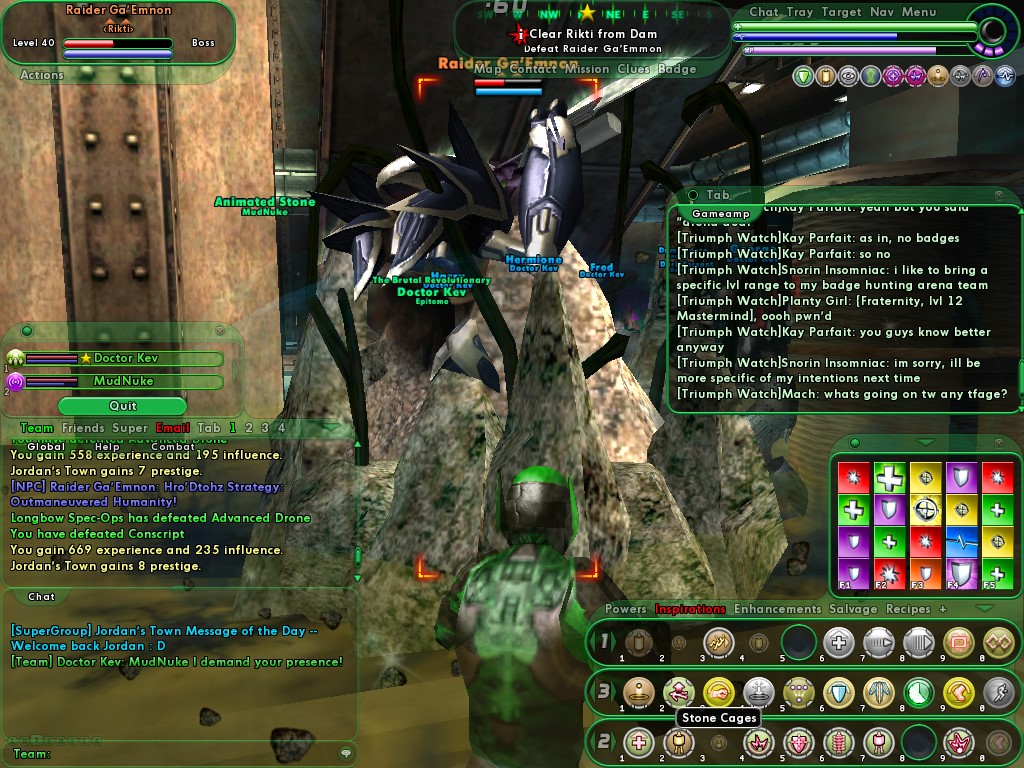Open the Actions menu for the target
Screen dimensions: 1024x768
pyautogui.click(x=42, y=75)
